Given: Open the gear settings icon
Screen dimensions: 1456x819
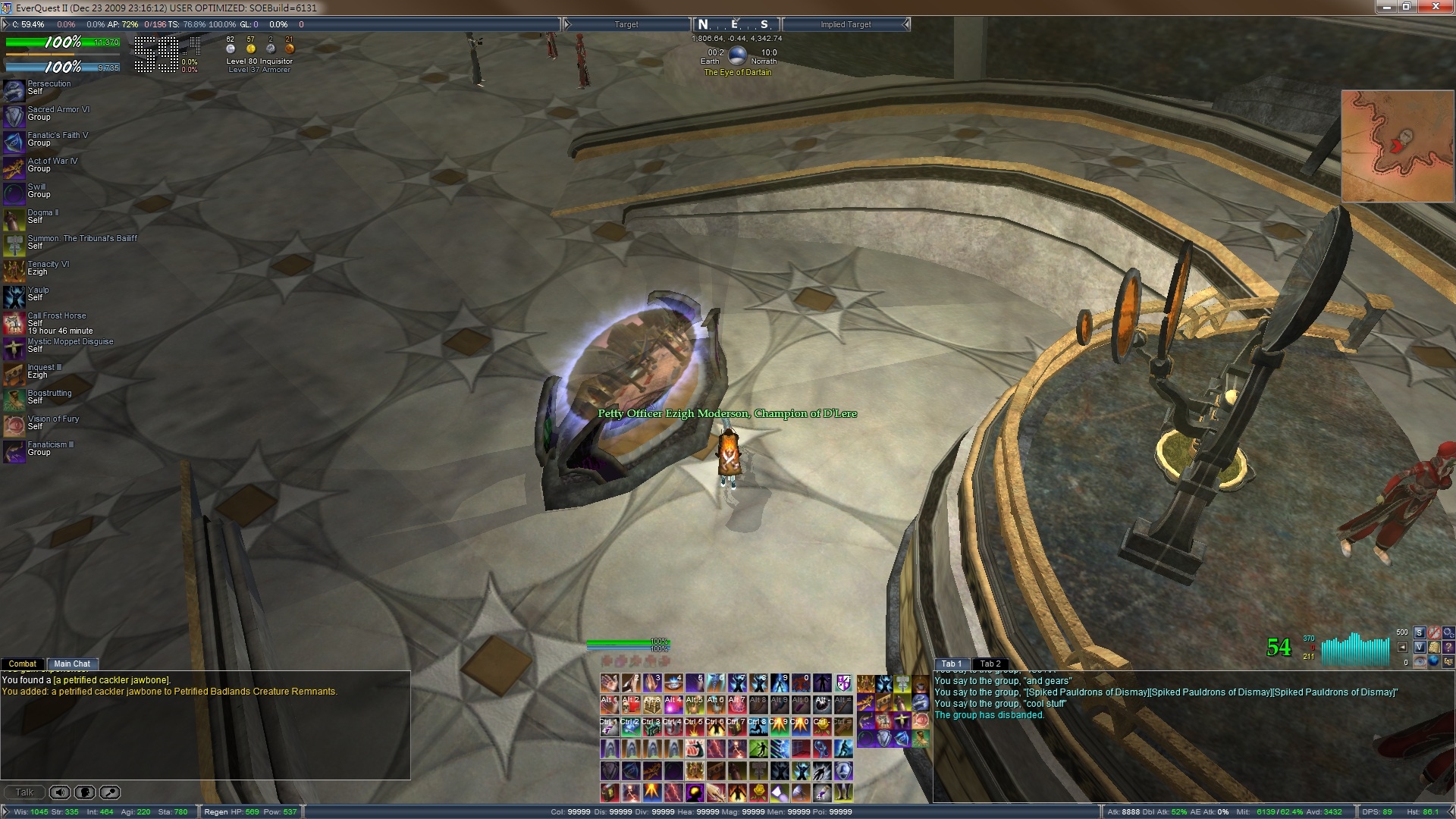Looking at the screenshot, I should point(1448,632).
